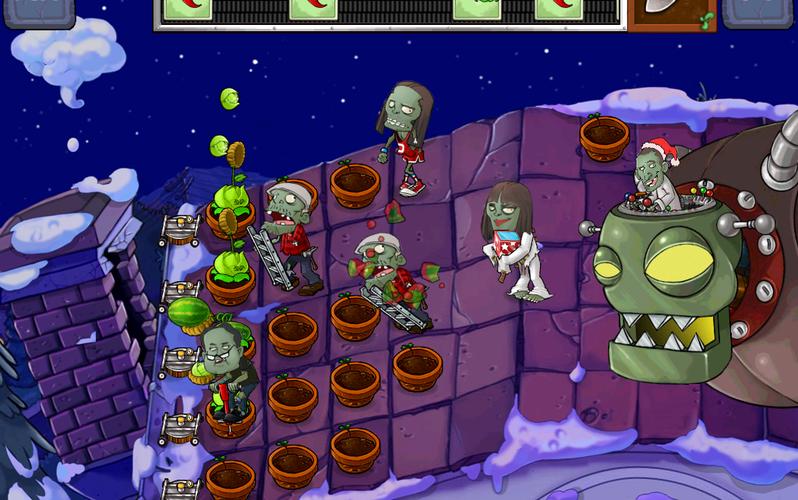Select the green plant seed packet on the conveyor
This screenshot has width=798, height=500.
(x=477, y=9)
